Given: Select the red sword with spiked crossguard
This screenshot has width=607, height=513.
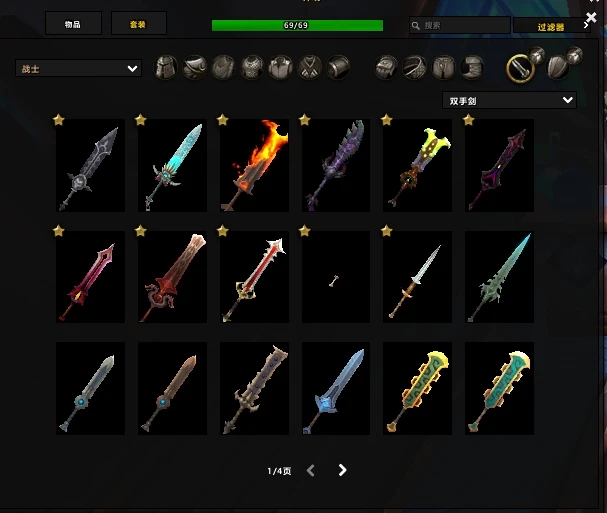Looking at the screenshot, I should [x=254, y=277].
